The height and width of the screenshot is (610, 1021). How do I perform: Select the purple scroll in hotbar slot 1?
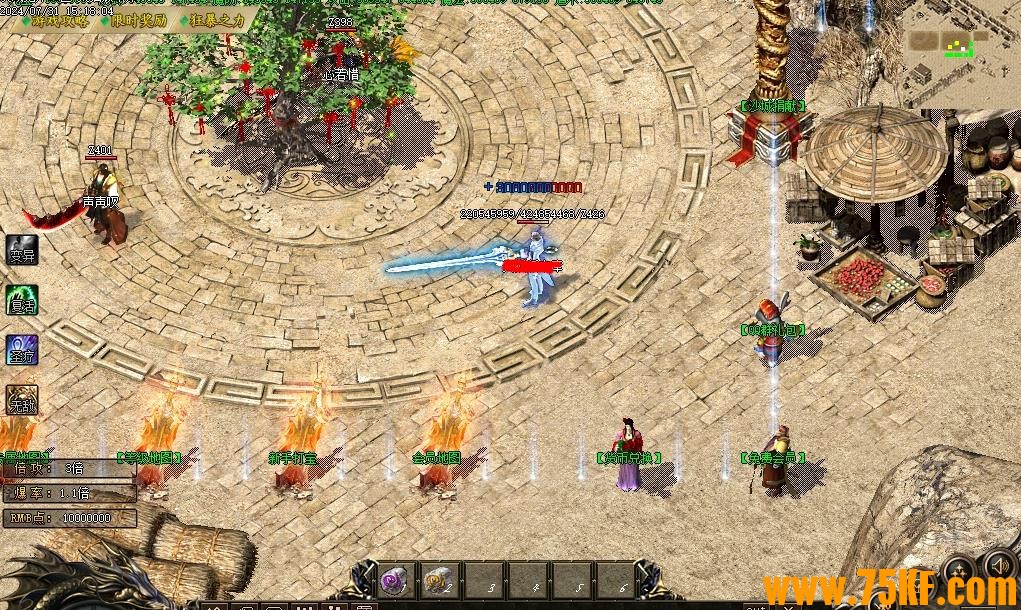[x=393, y=579]
